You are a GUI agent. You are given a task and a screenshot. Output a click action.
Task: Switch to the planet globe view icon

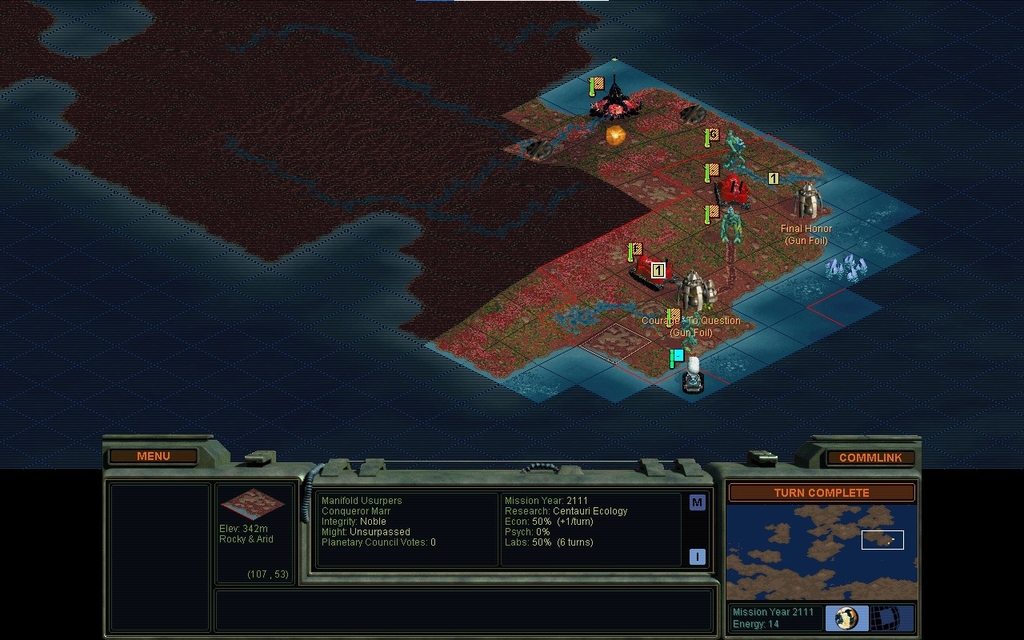tap(846, 618)
